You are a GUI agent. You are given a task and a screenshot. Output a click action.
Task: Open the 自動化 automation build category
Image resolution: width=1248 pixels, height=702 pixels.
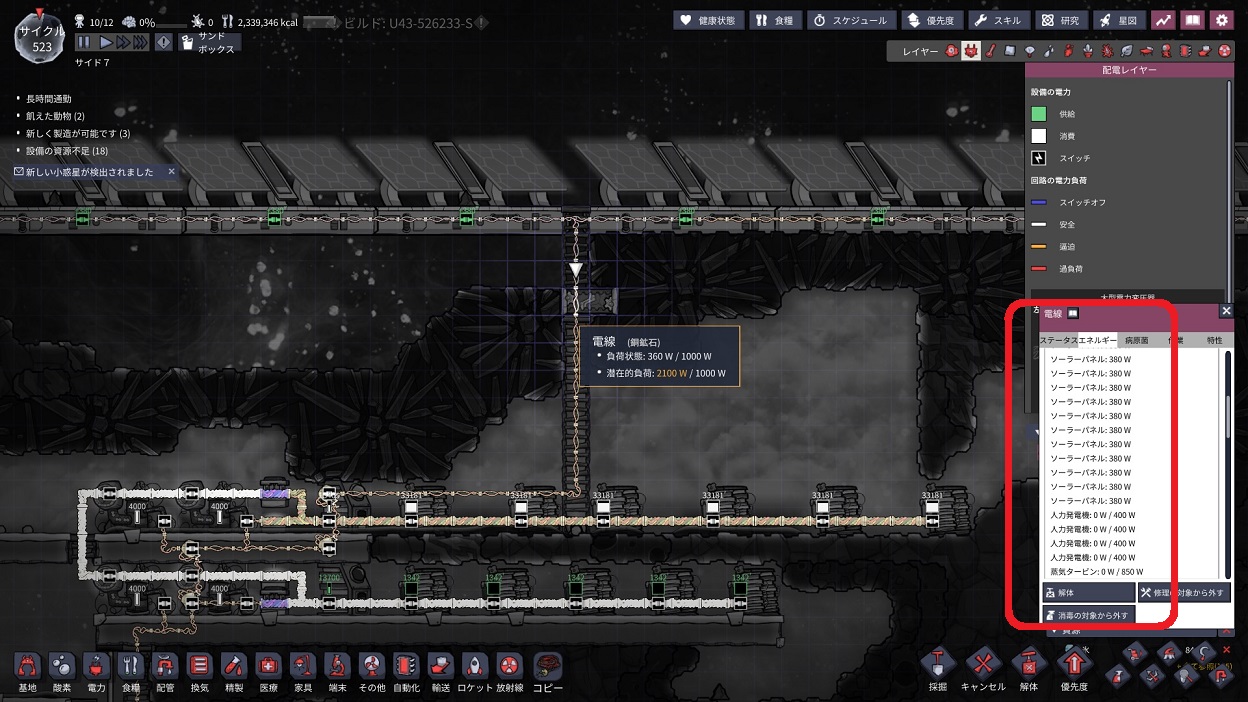[405, 672]
